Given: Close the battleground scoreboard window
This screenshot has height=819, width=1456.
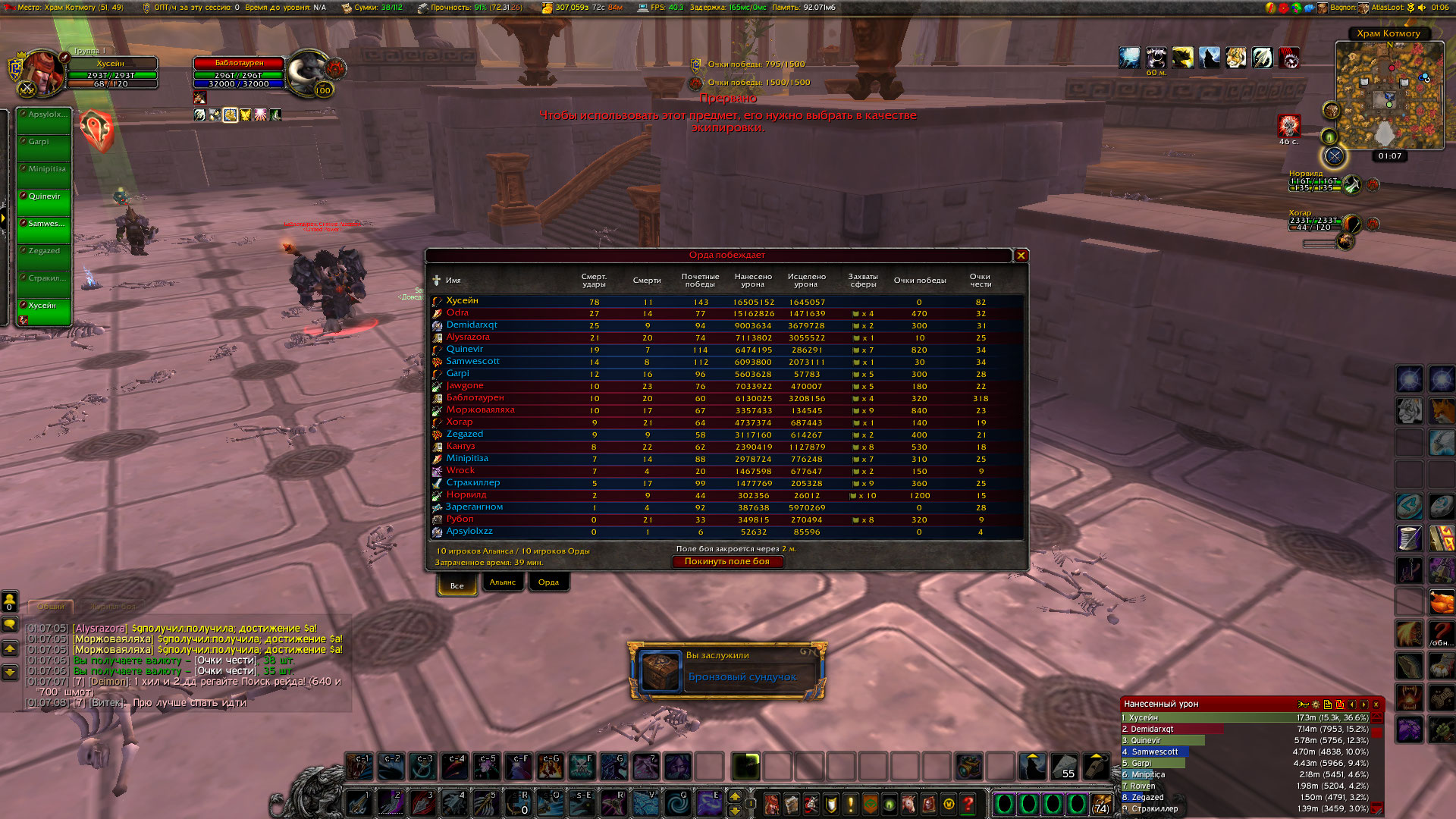Looking at the screenshot, I should pos(1021,256).
